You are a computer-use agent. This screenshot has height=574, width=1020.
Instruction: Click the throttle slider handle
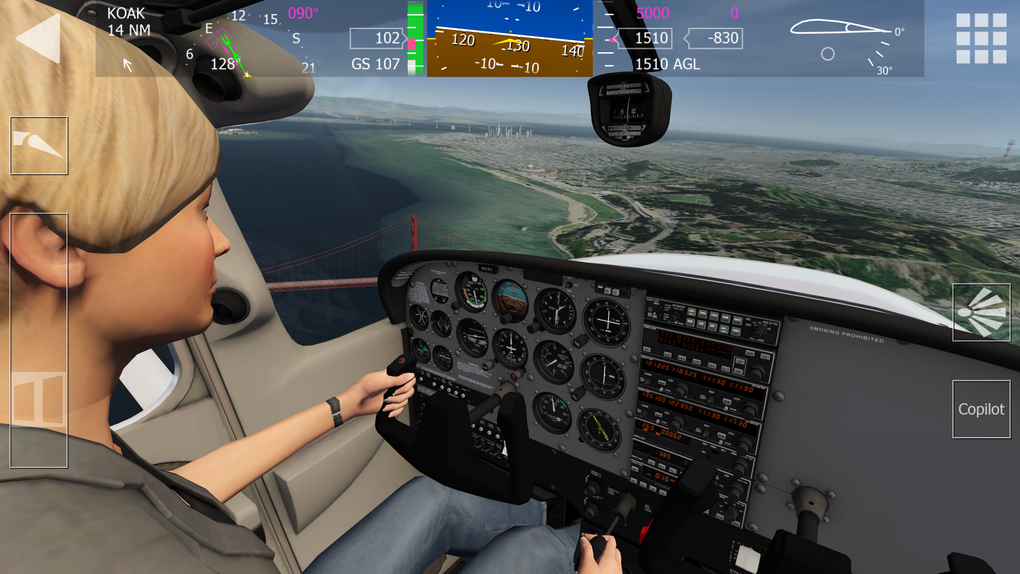[x=39, y=400]
